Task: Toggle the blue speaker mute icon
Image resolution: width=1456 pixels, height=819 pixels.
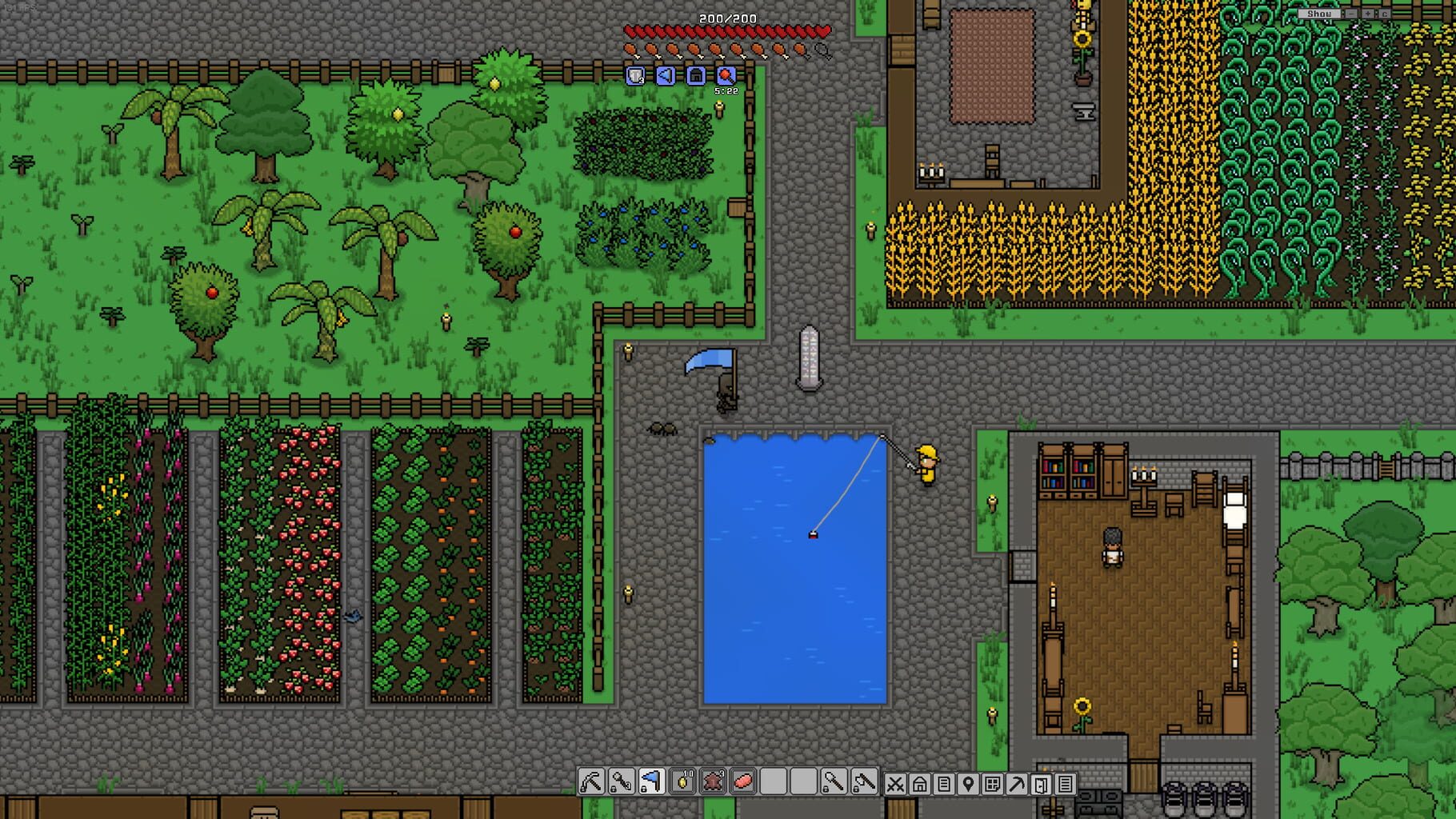Action: (x=664, y=76)
